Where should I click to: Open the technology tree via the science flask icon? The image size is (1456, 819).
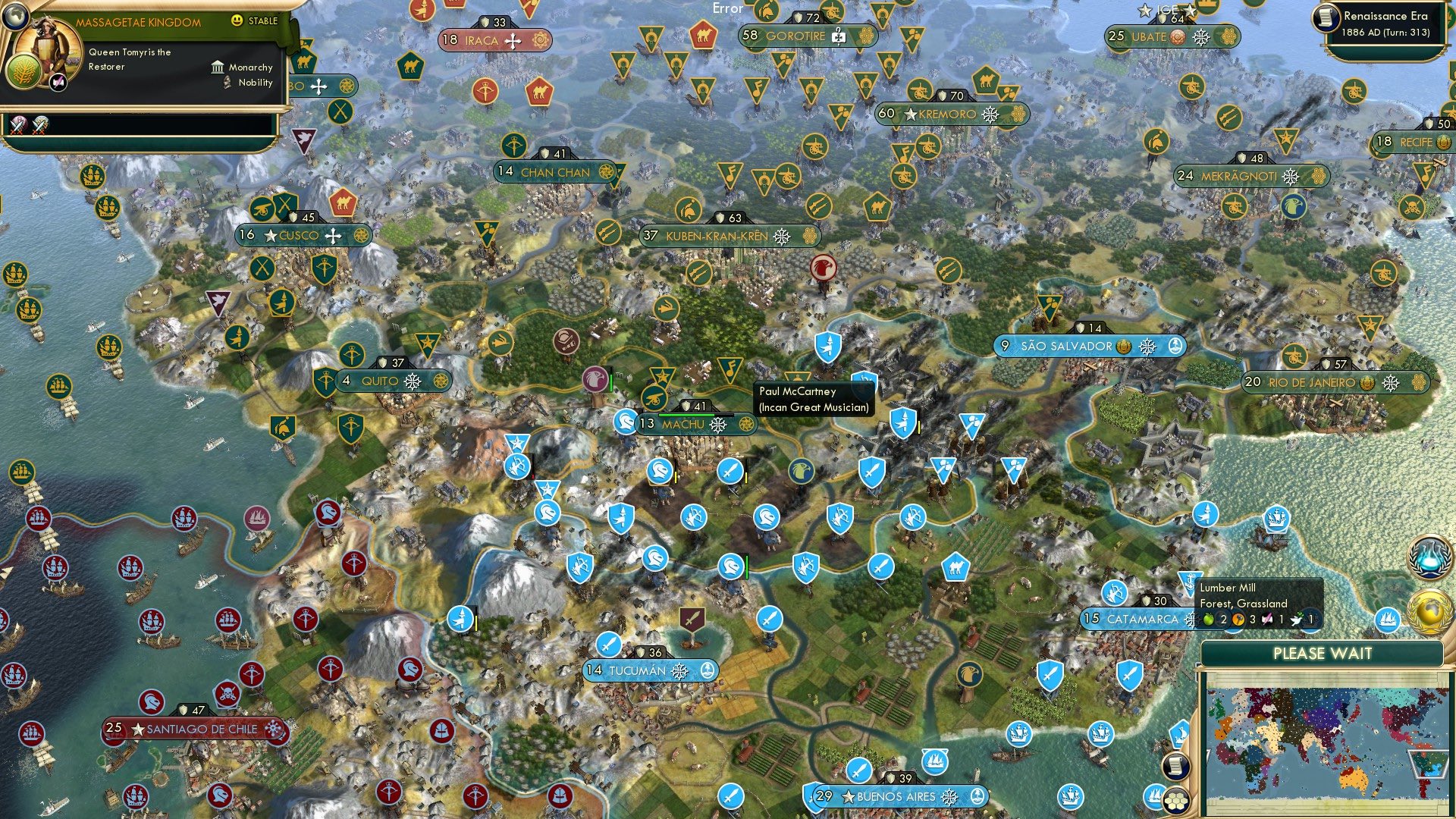click(1428, 556)
